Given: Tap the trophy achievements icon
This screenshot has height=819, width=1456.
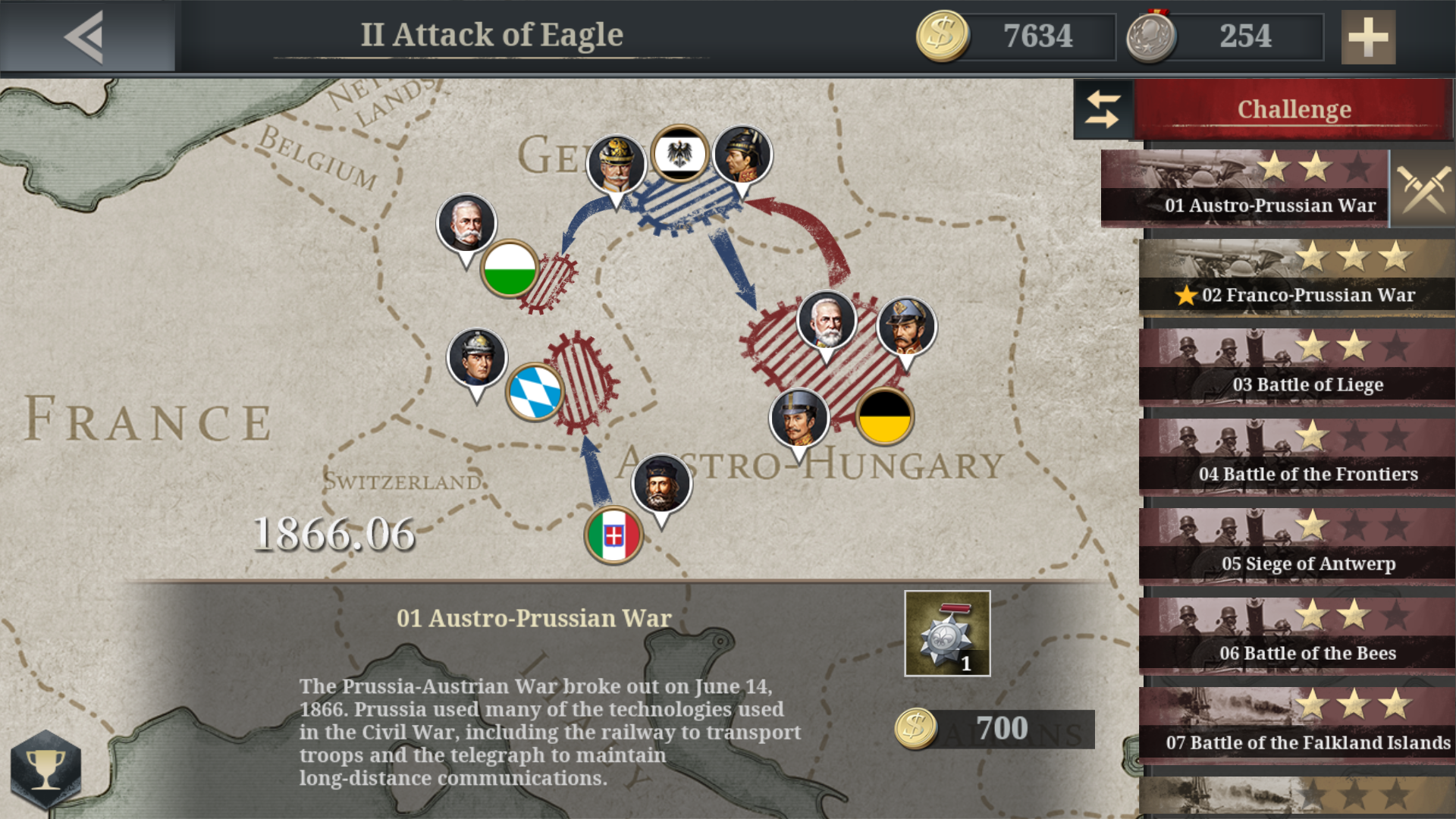Looking at the screenshot, I should click(47, 769).
